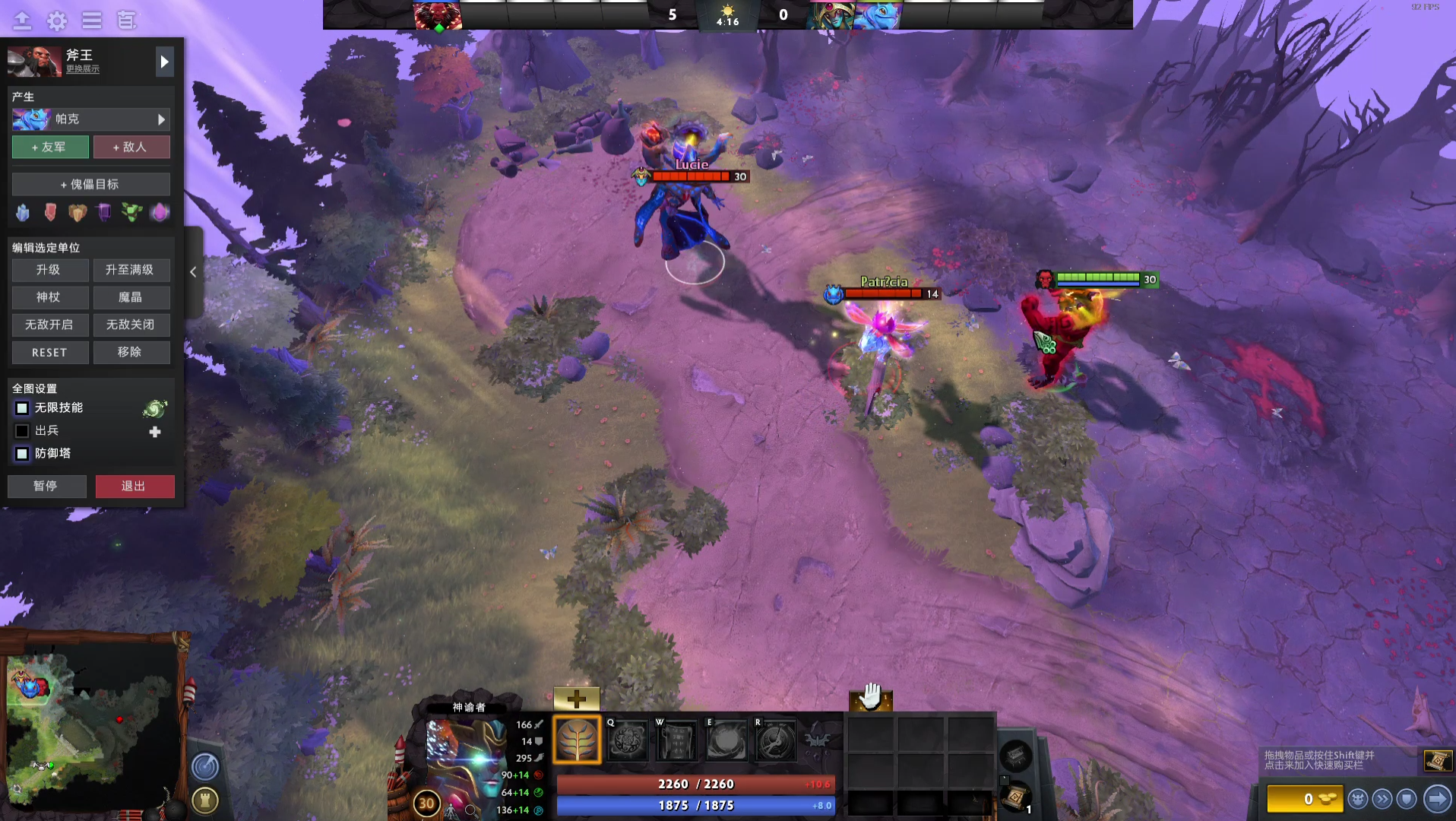Open the shop icon in the top-left toolbar

(x=127, y=21)
